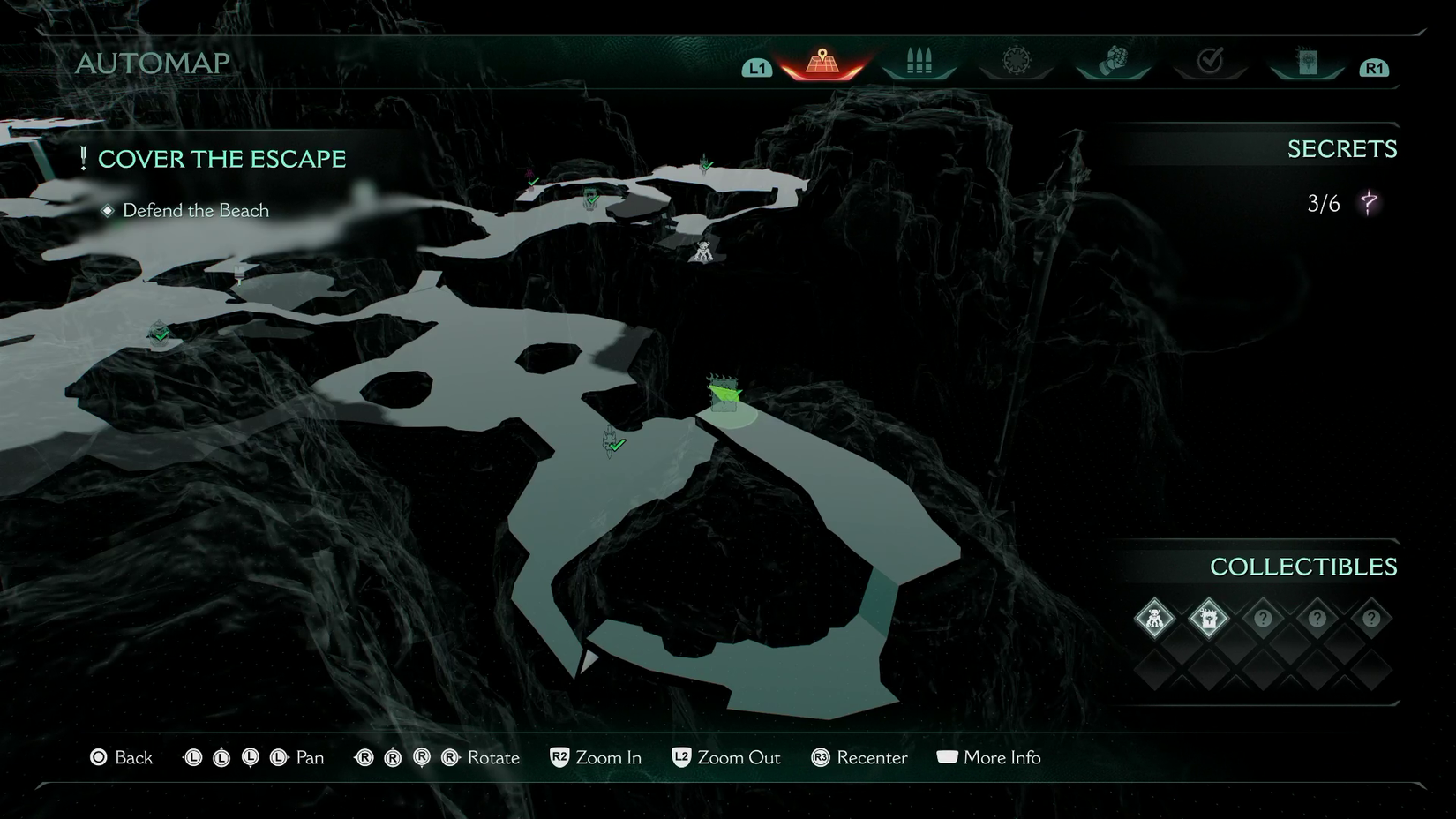Choose Recenter in the bottom control bar
Viewport: 1456px width, 819px height.
coord(859,757)
